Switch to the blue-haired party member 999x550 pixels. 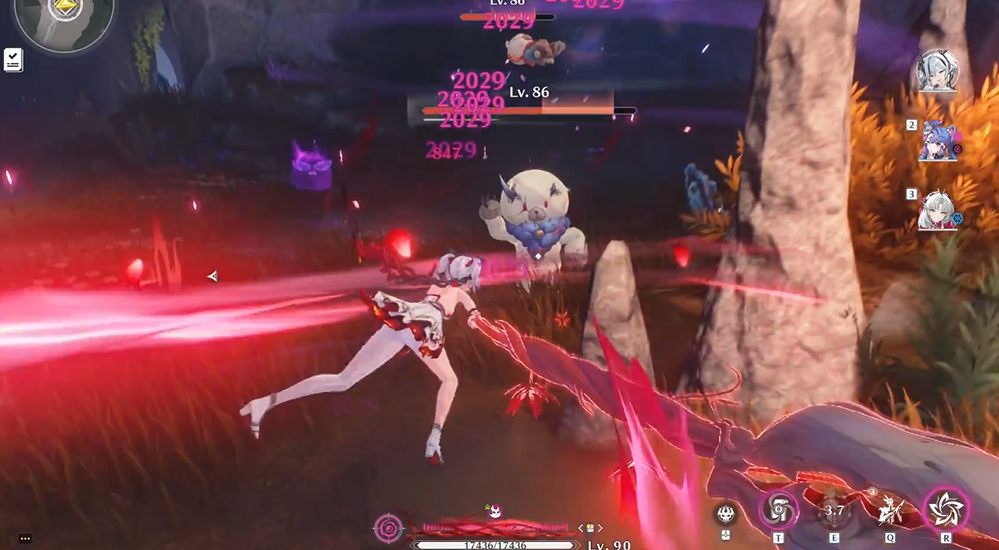(x=938, y=141)
